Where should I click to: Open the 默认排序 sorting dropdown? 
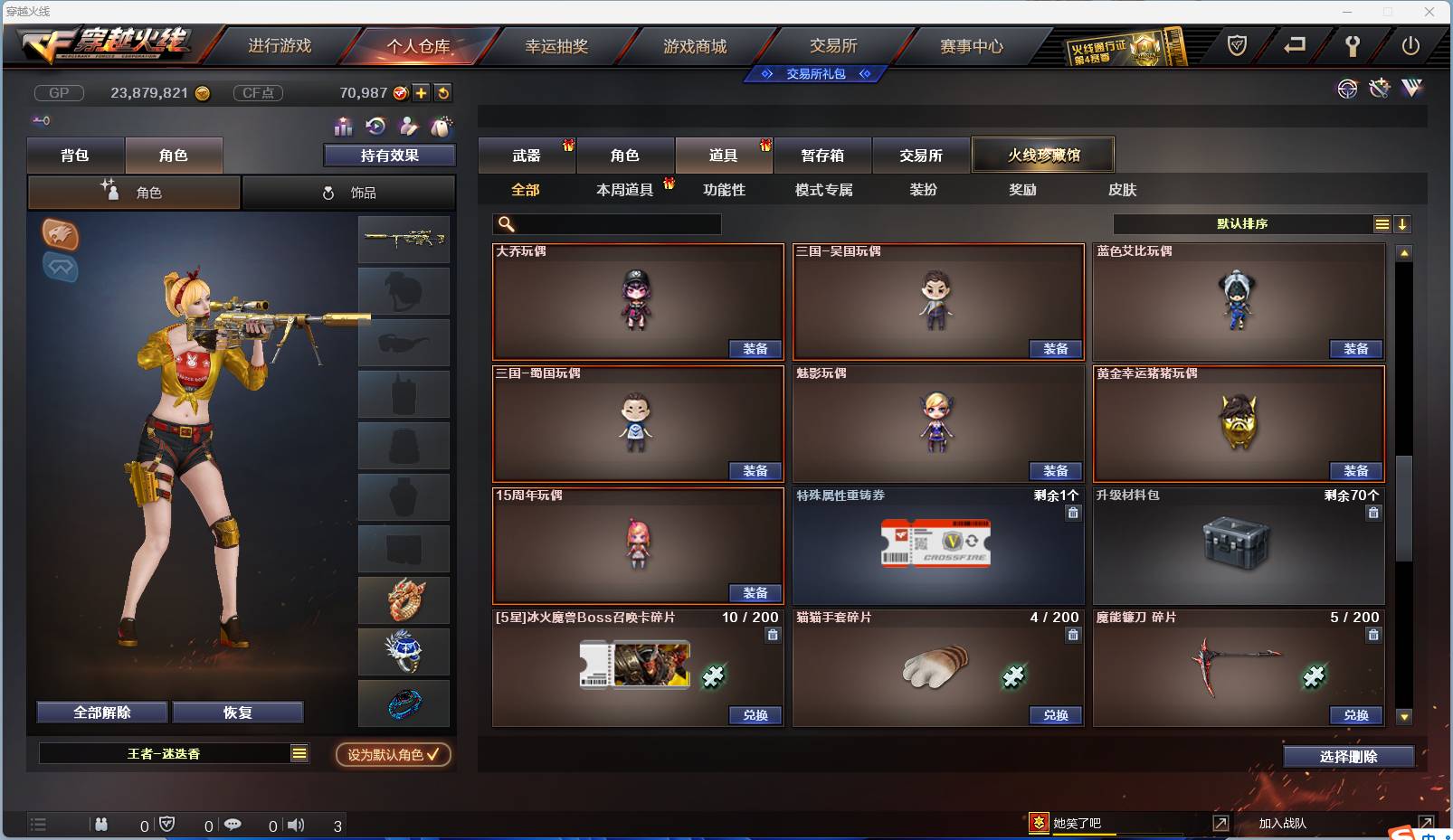(1249, 223)
